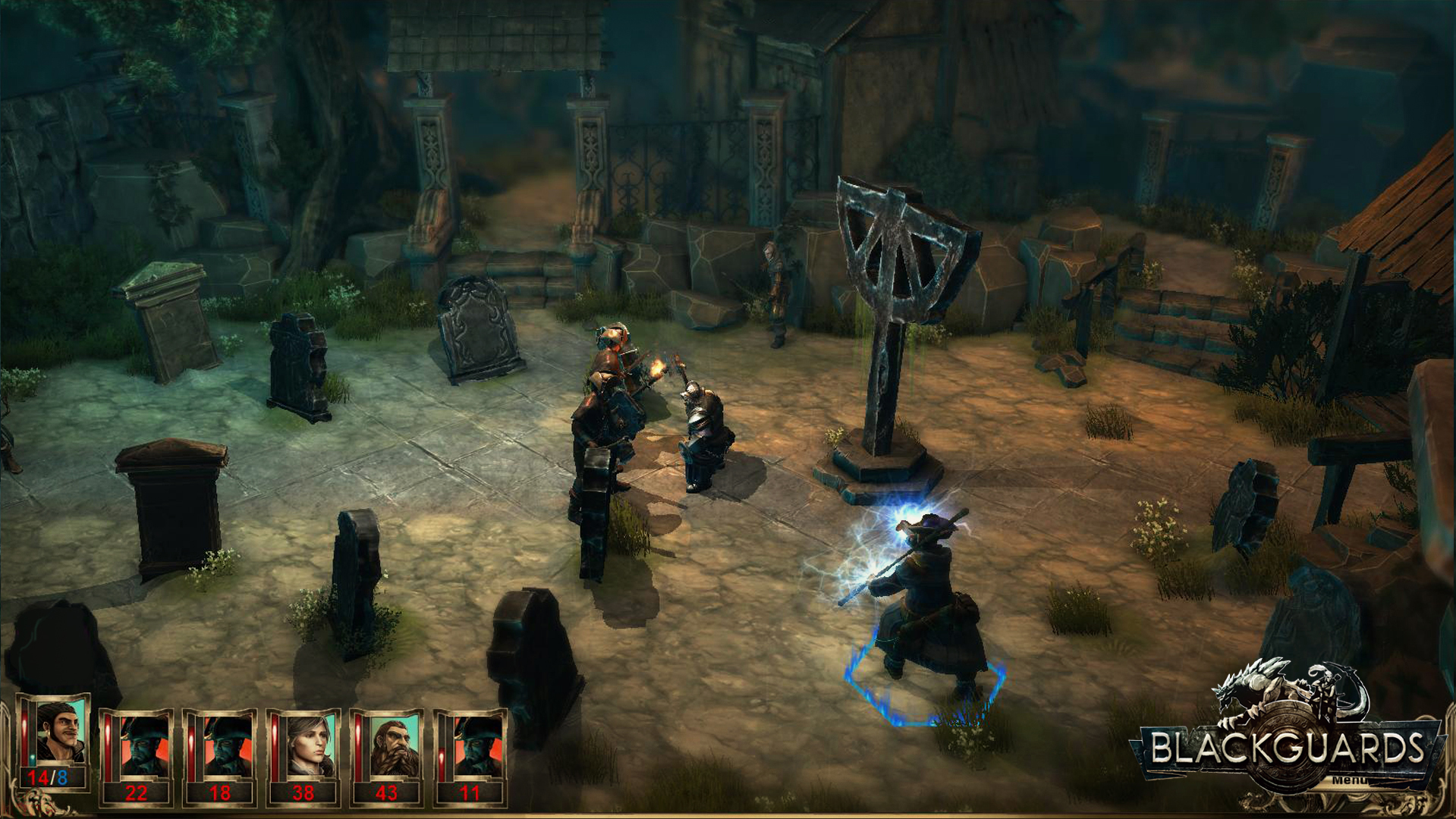Open the Menu under the Blackguards logo

(x=1348, y=780)
